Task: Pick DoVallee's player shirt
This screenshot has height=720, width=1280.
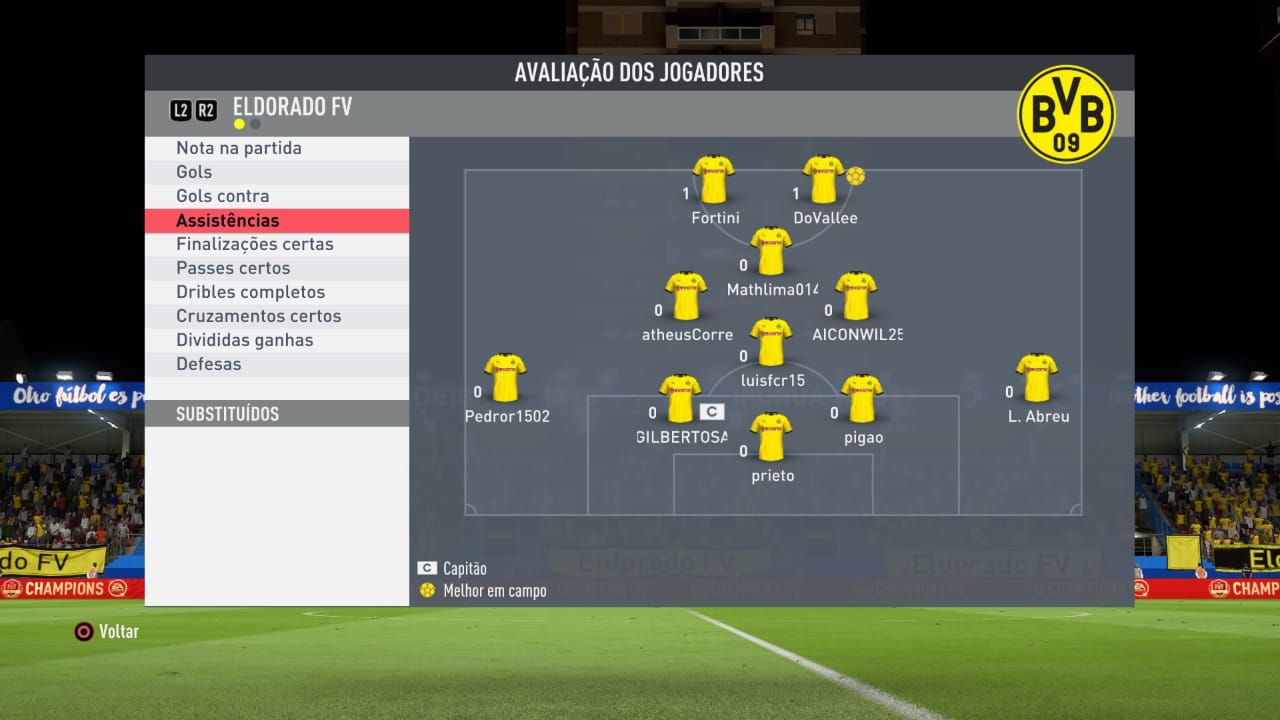Action: 824,180
